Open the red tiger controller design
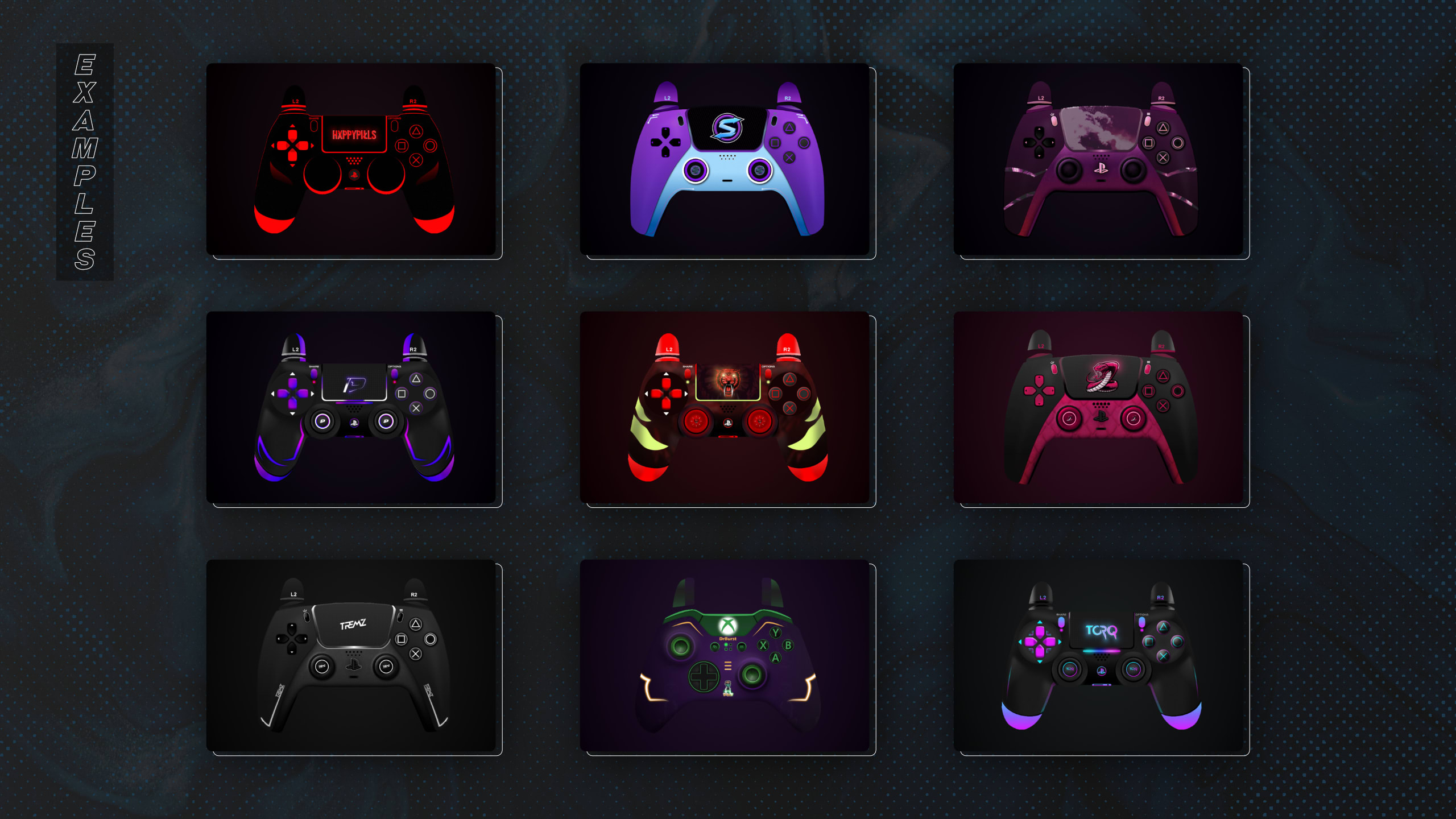1456x819 pixels. coord(725,407)
